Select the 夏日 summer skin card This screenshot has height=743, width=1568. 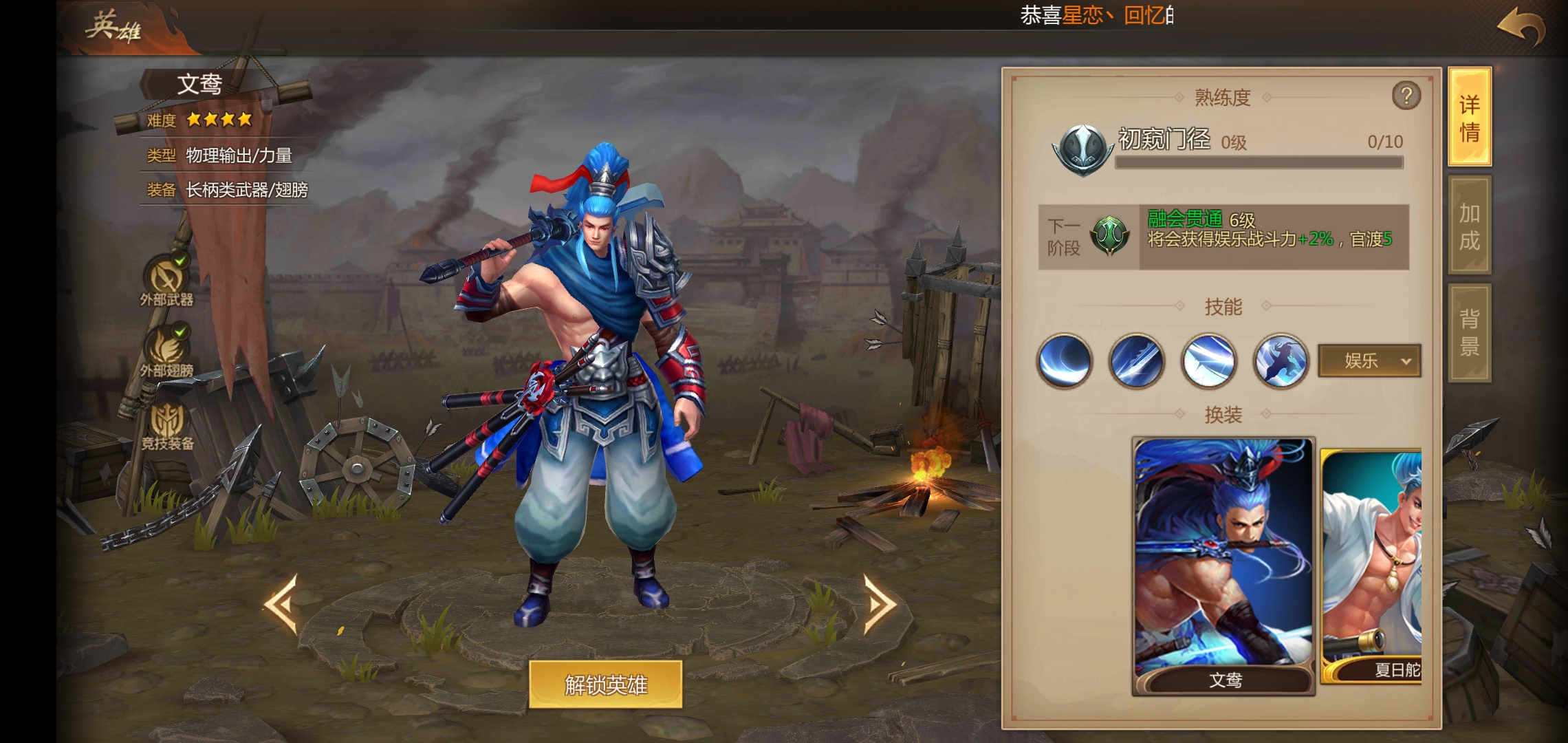coord(1372,566)
